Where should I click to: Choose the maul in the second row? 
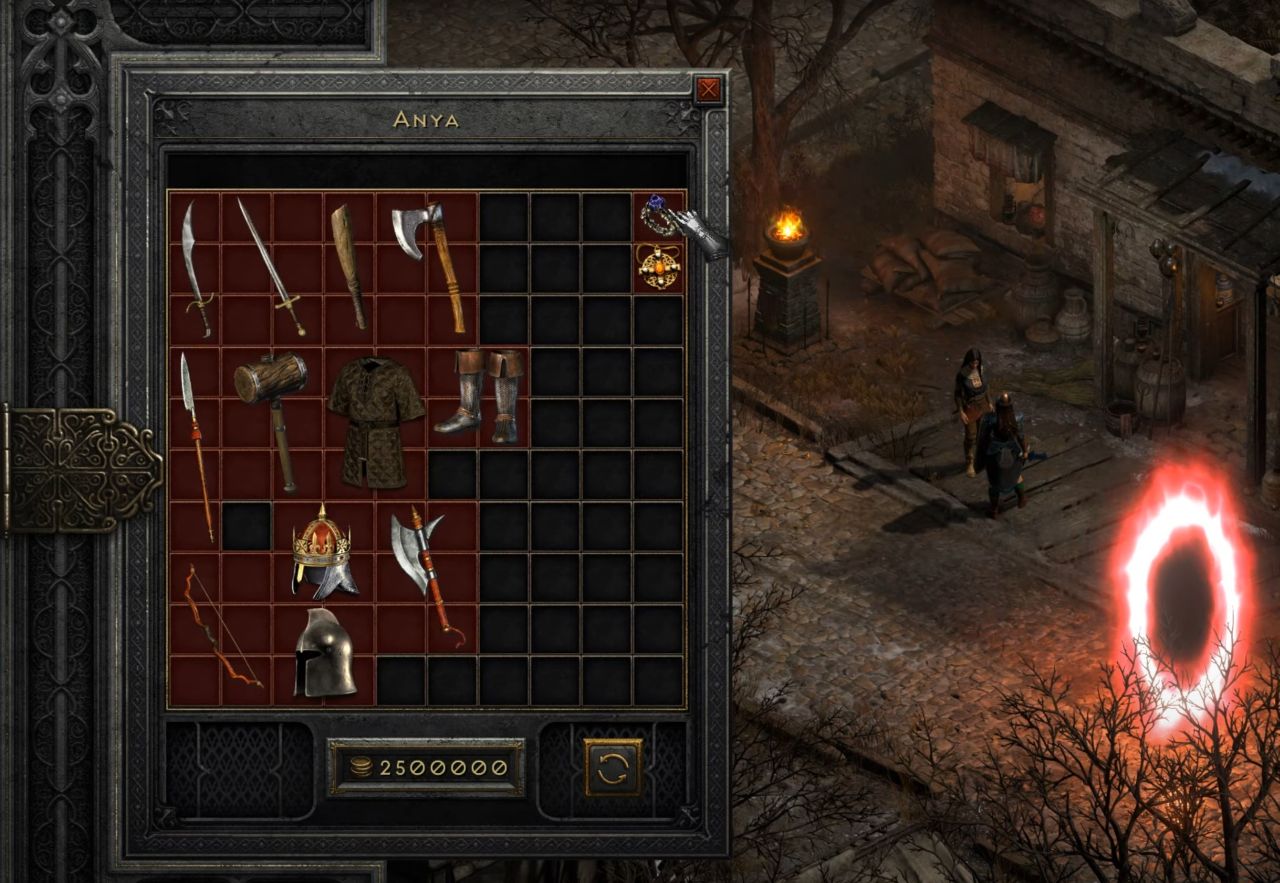tap(271, 410)
